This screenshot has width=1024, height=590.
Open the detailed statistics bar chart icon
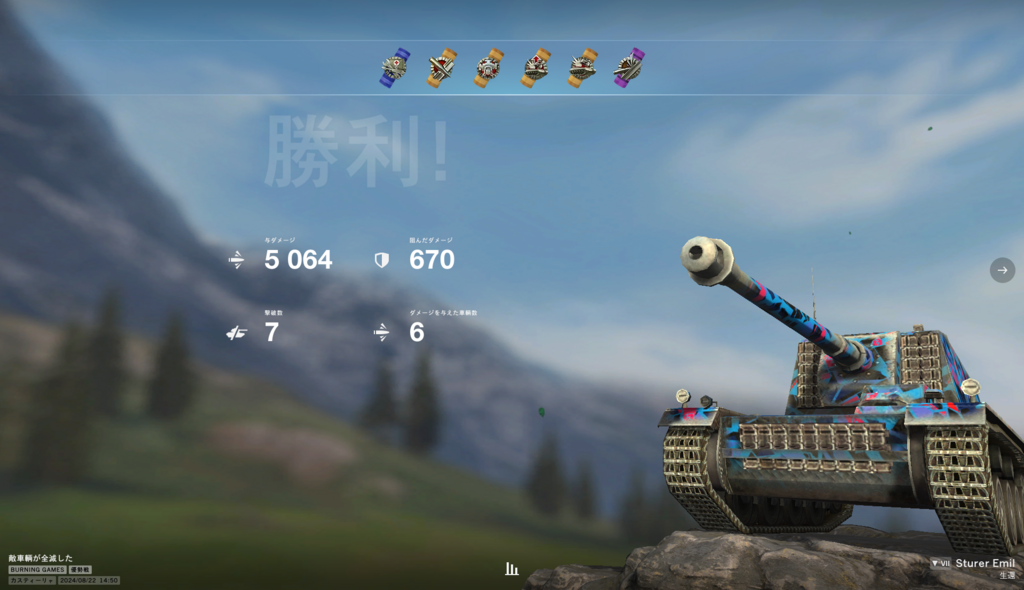click(512, 569)
